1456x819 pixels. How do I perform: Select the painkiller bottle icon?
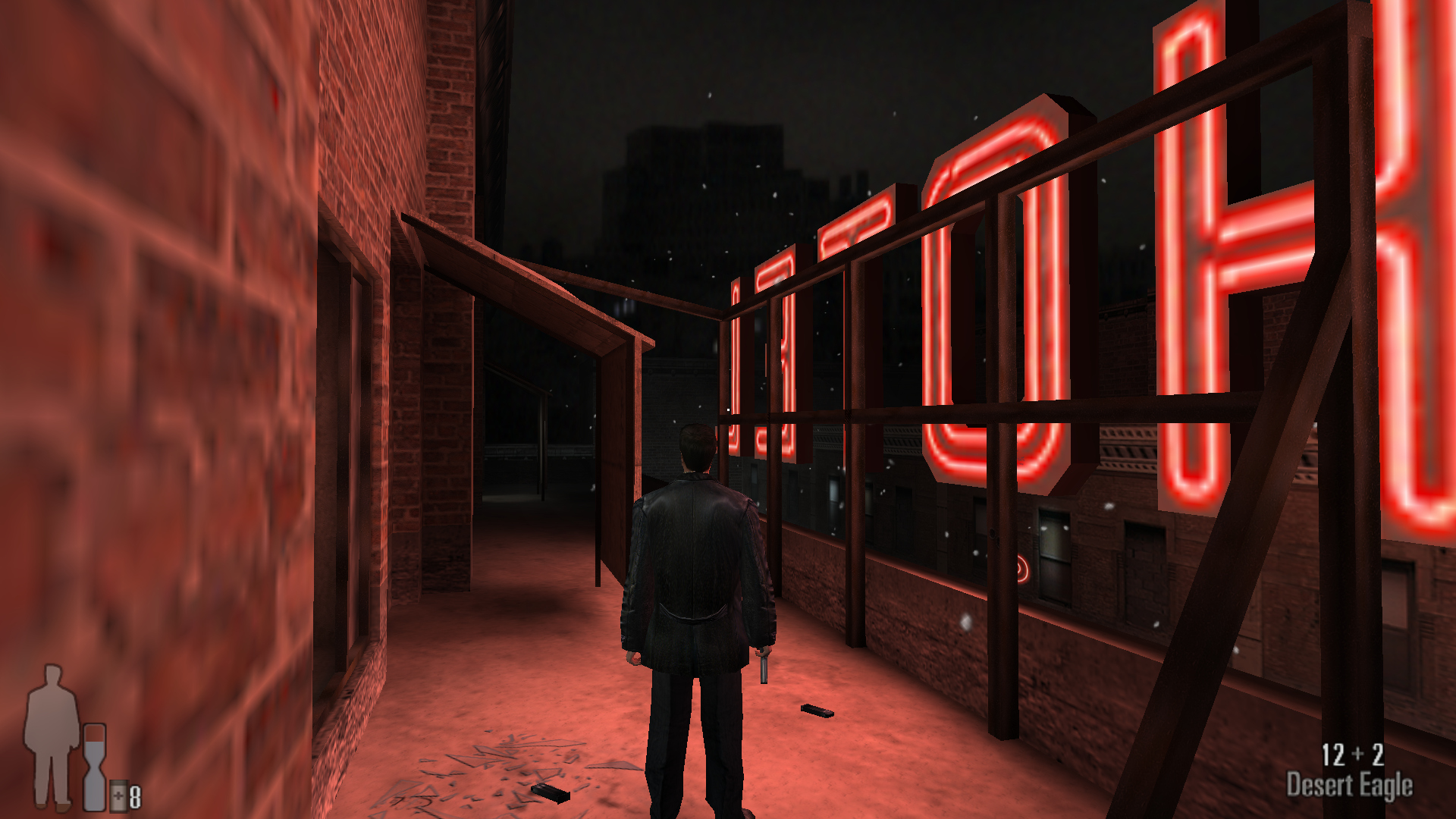118,795
